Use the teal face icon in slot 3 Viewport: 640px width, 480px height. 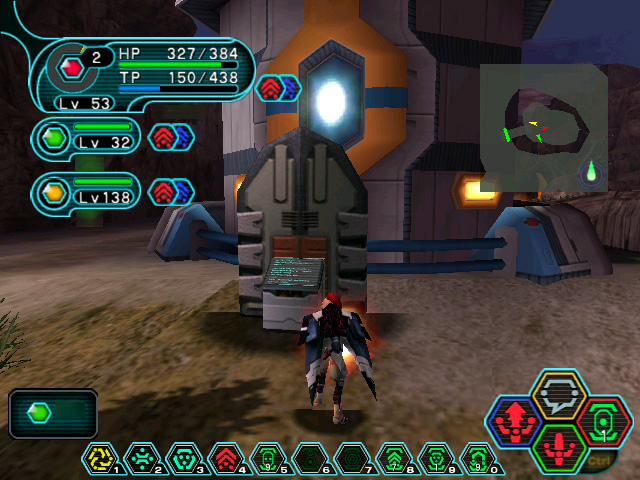coord(183,458)
